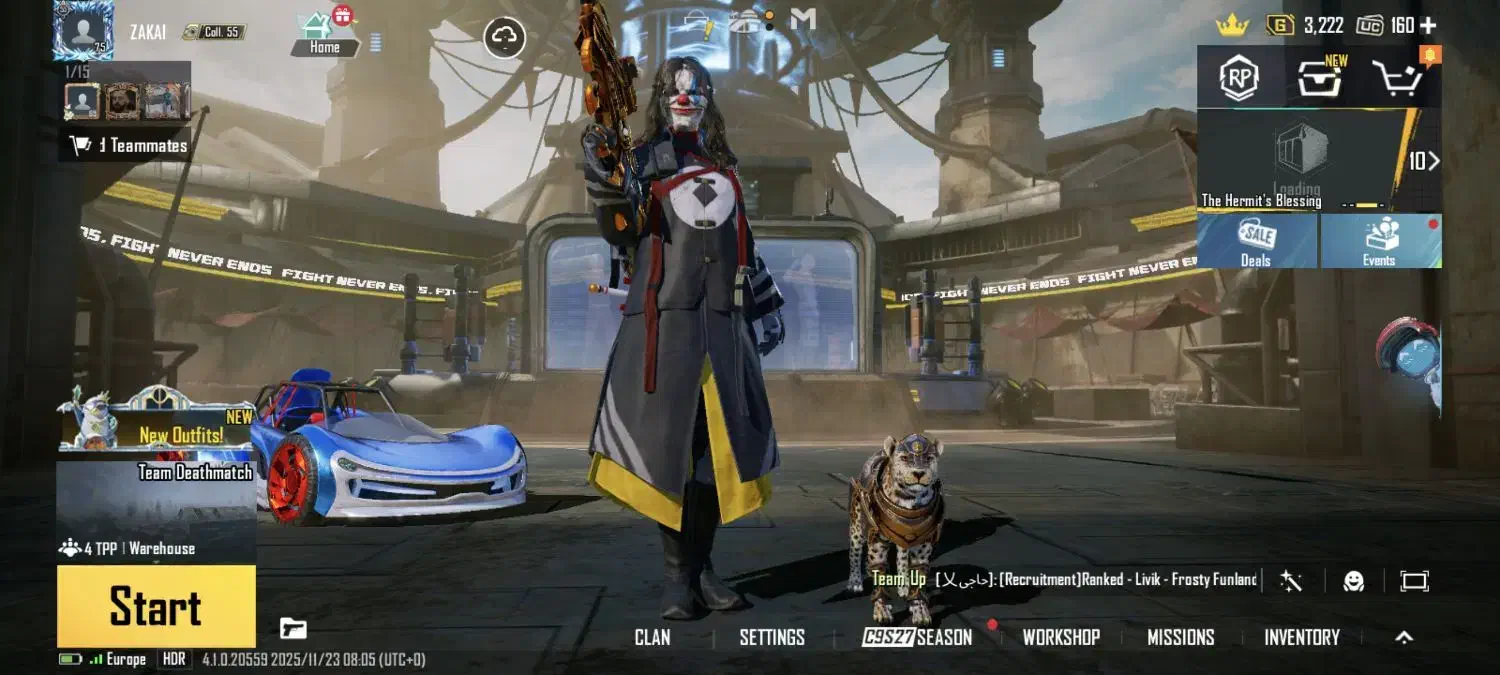Screen dimensions: 1500x675
Task: Open the Events tile
Action: tap(1379, 241)
